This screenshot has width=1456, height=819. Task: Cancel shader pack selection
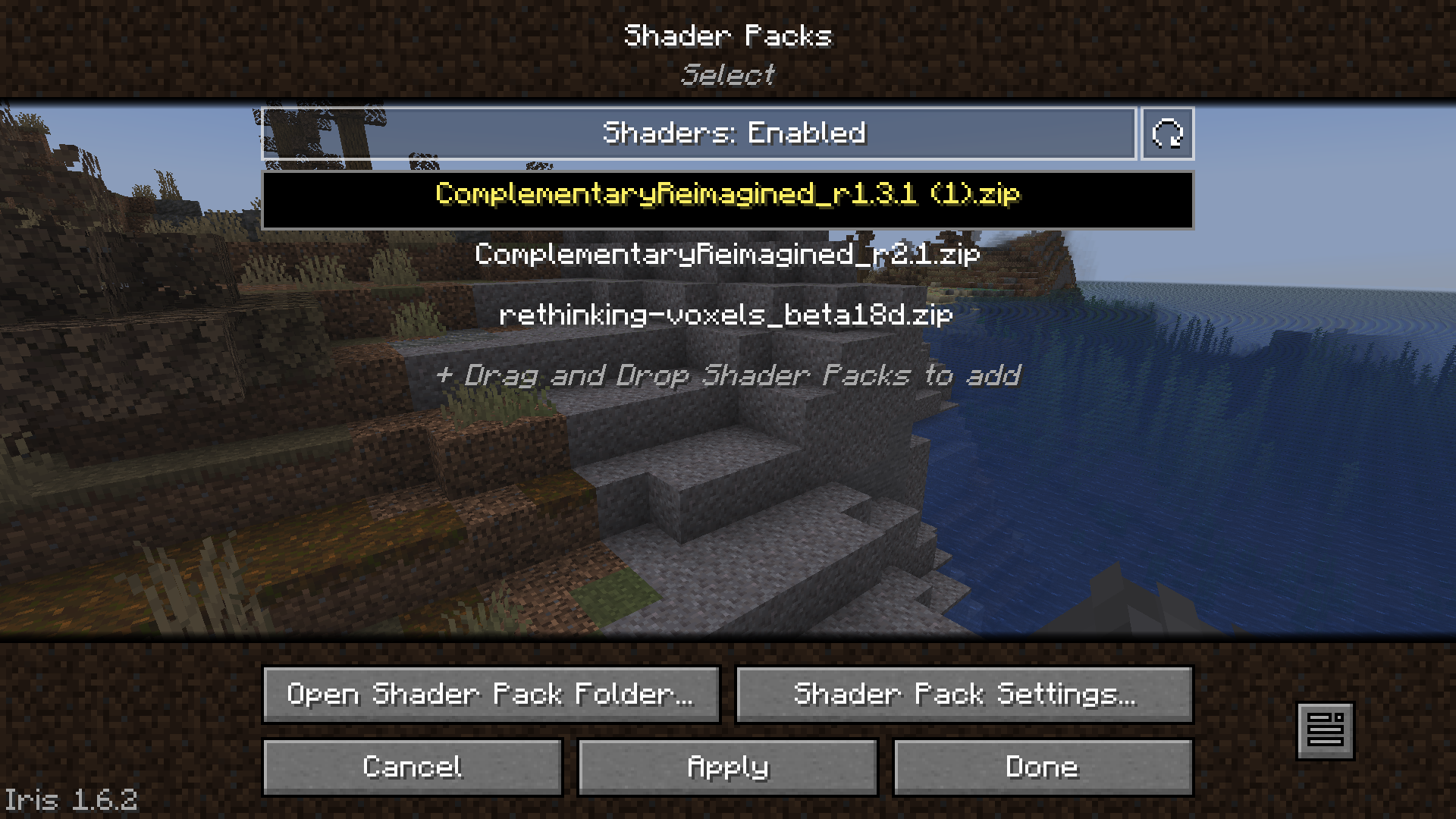click(413, 767)
